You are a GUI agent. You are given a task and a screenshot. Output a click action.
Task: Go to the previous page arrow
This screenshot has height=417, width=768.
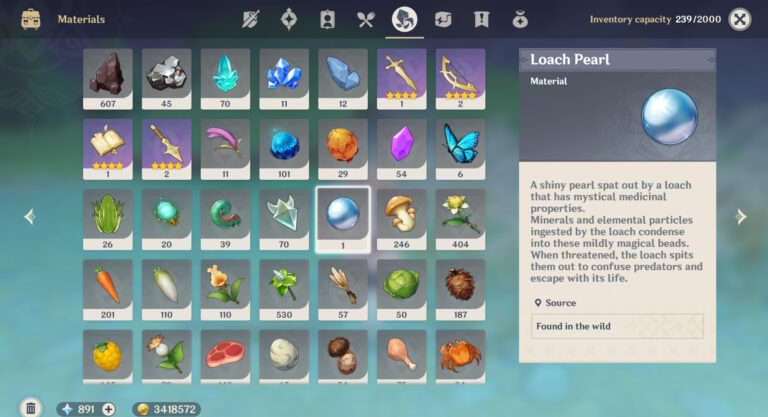click(x=29, y=217)
